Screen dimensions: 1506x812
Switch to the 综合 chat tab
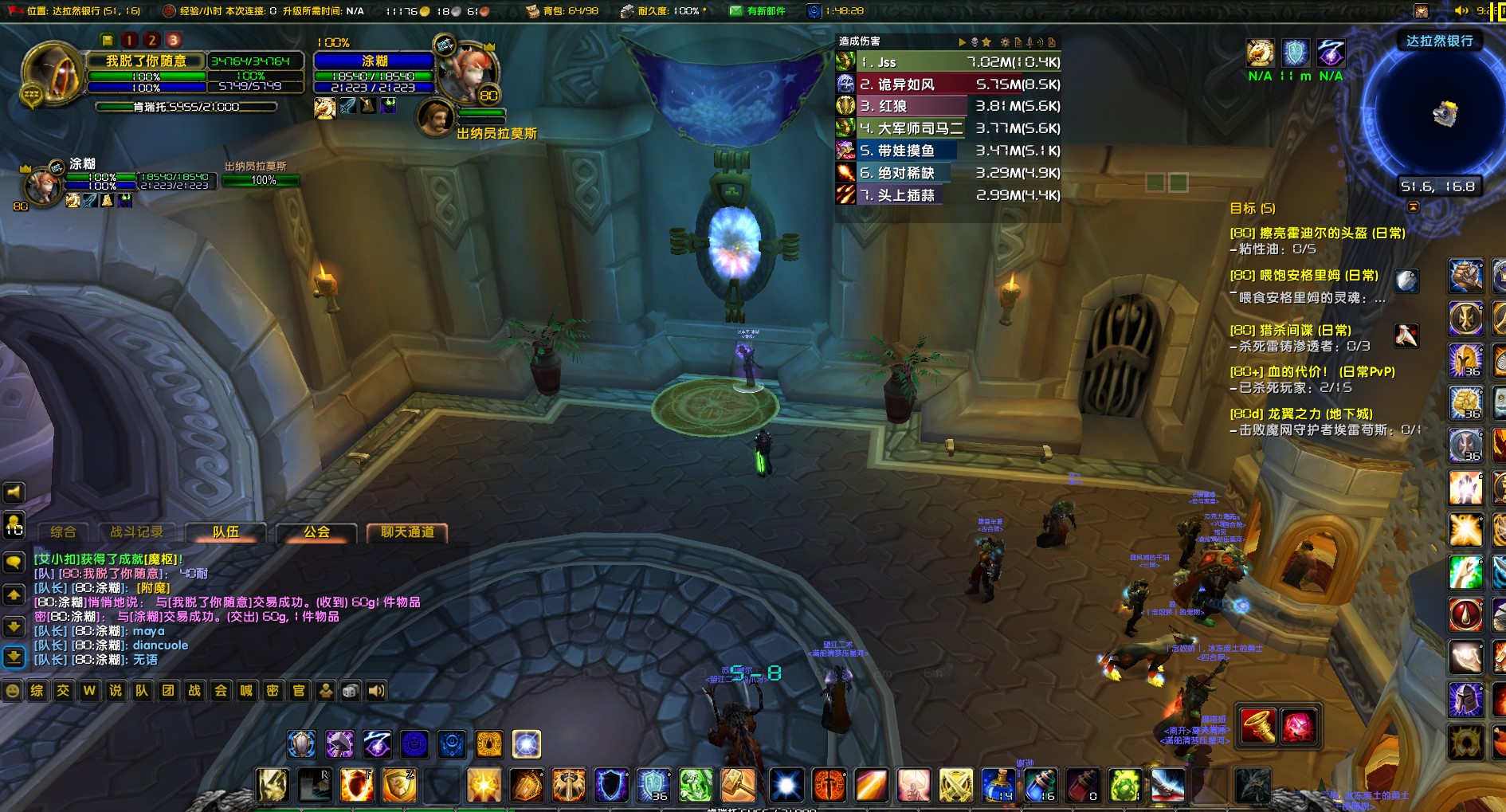(63, 532)
